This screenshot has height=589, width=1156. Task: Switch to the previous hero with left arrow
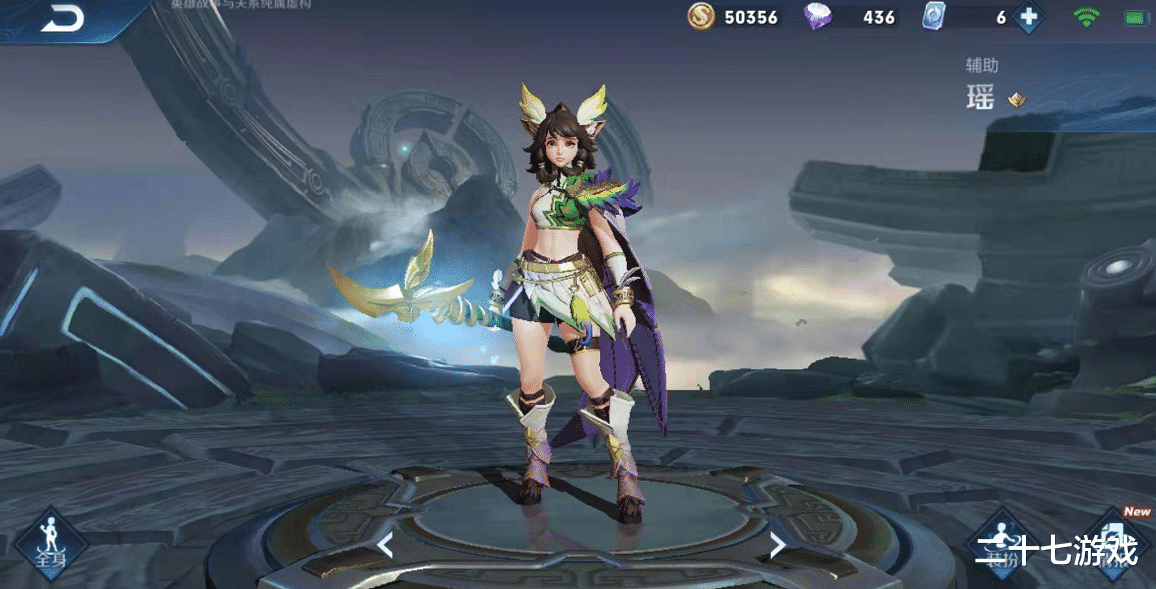point(385,545)
